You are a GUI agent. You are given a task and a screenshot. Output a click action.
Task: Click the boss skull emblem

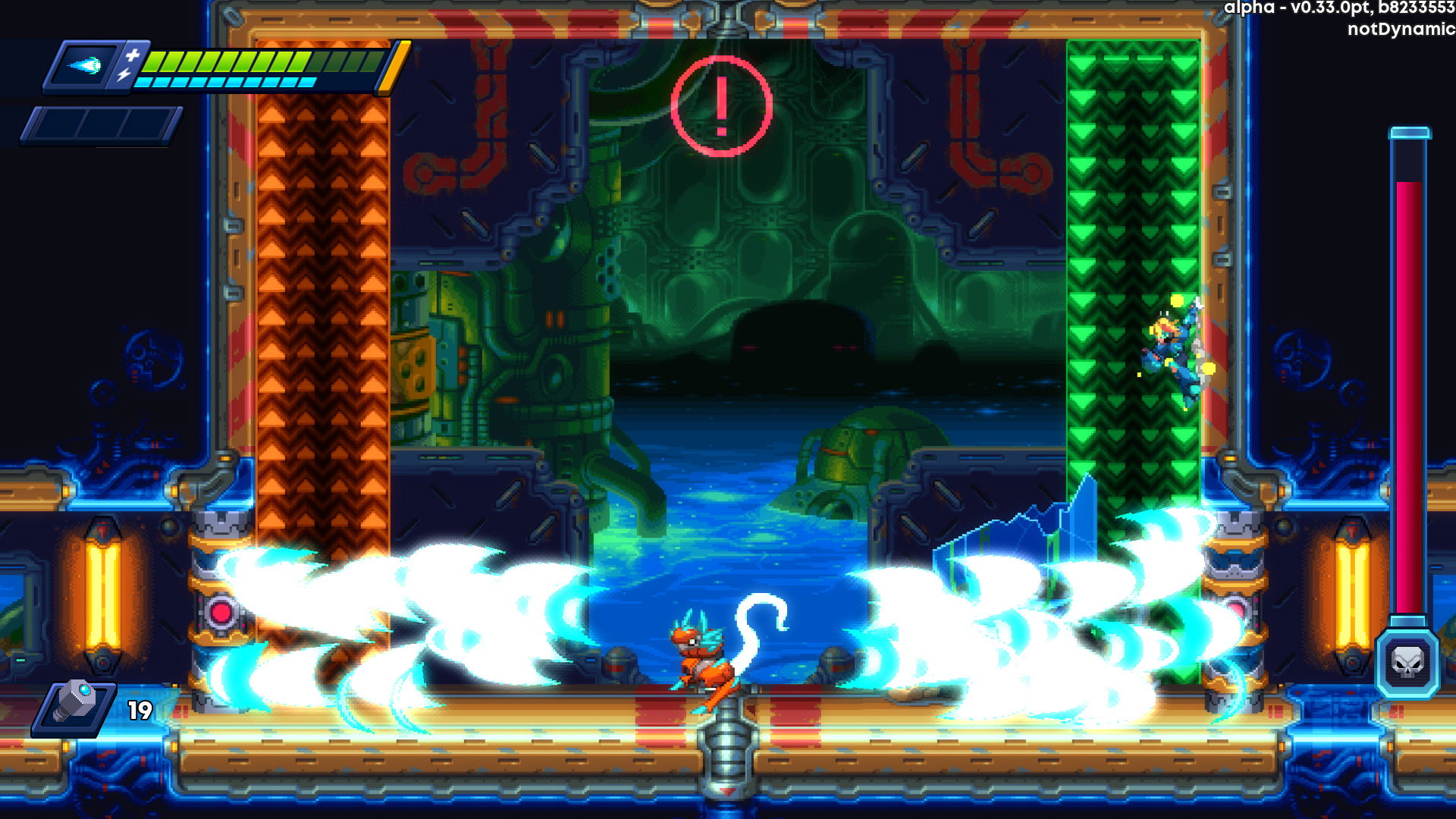click(1407, 664)
